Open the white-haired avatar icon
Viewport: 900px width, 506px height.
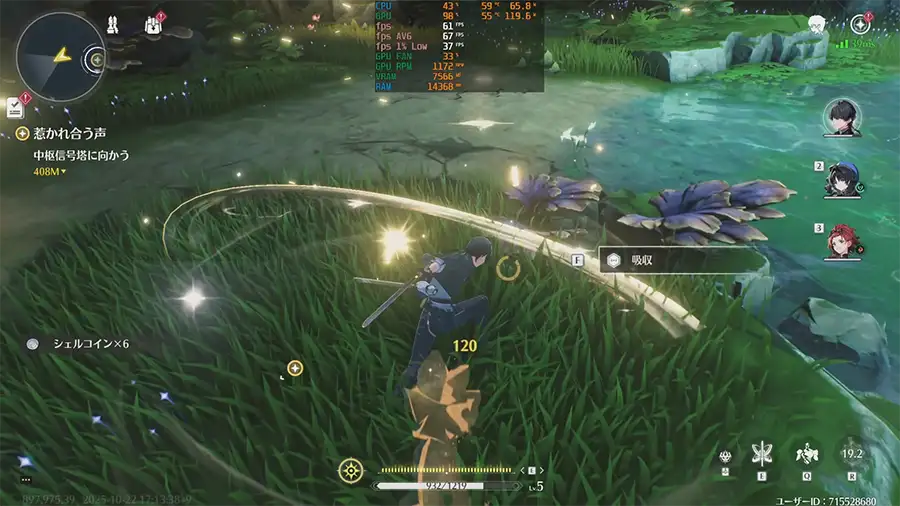click(x=817, y=25)
